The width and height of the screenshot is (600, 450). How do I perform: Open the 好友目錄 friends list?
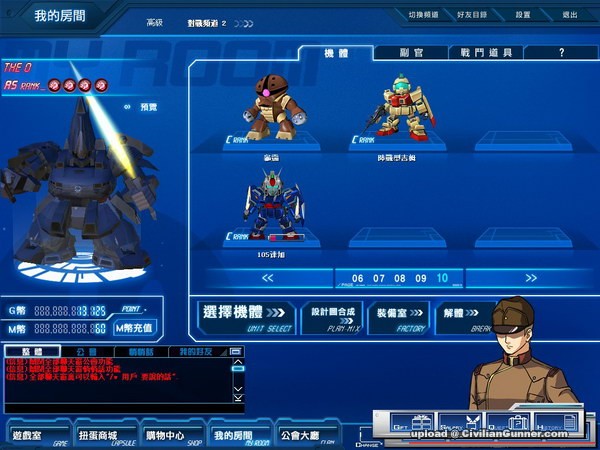pyautogui.click(x=473, y=15)
